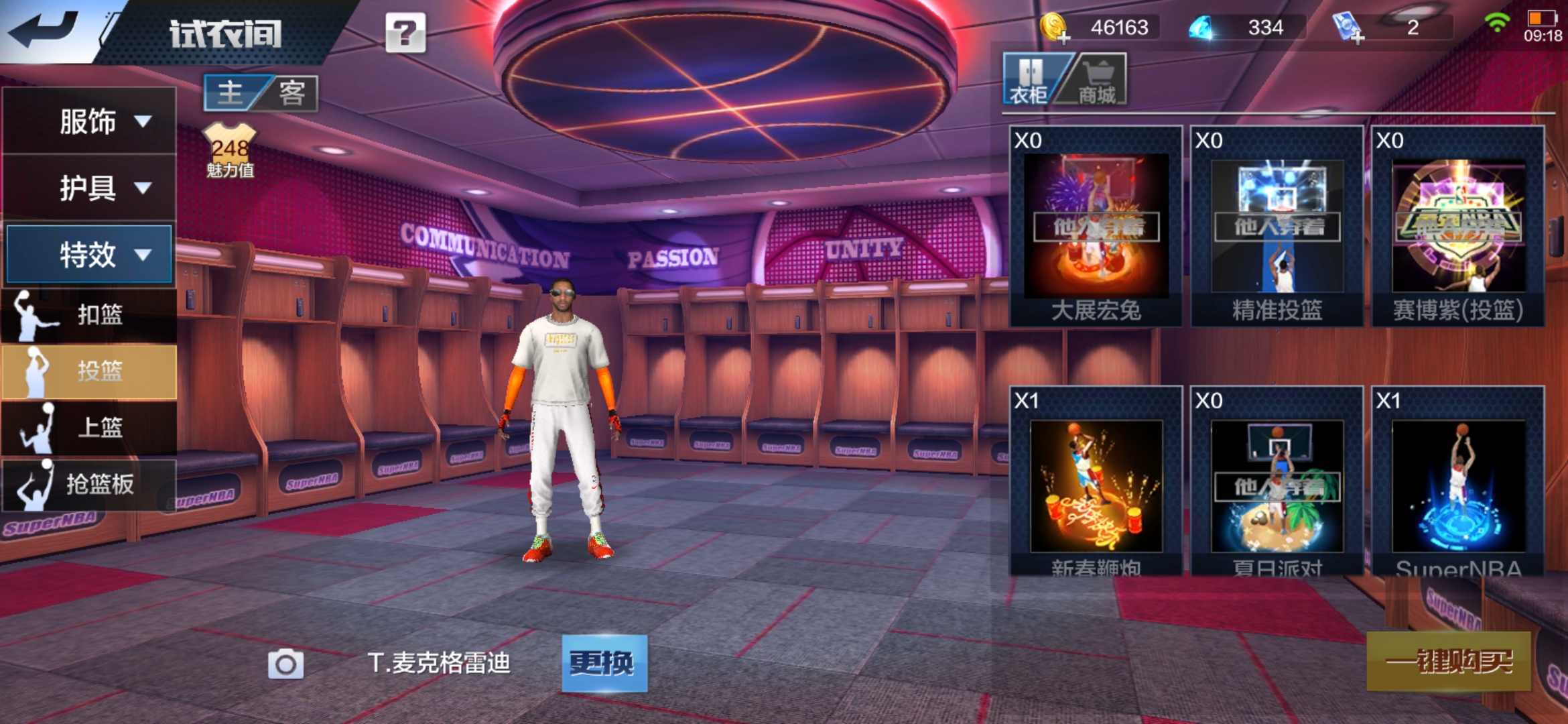Choose the 抢篮板 rebound effects entry
Image resolution: width=1568 pixels, height=724 pixels.
click(x=90, y=484)
